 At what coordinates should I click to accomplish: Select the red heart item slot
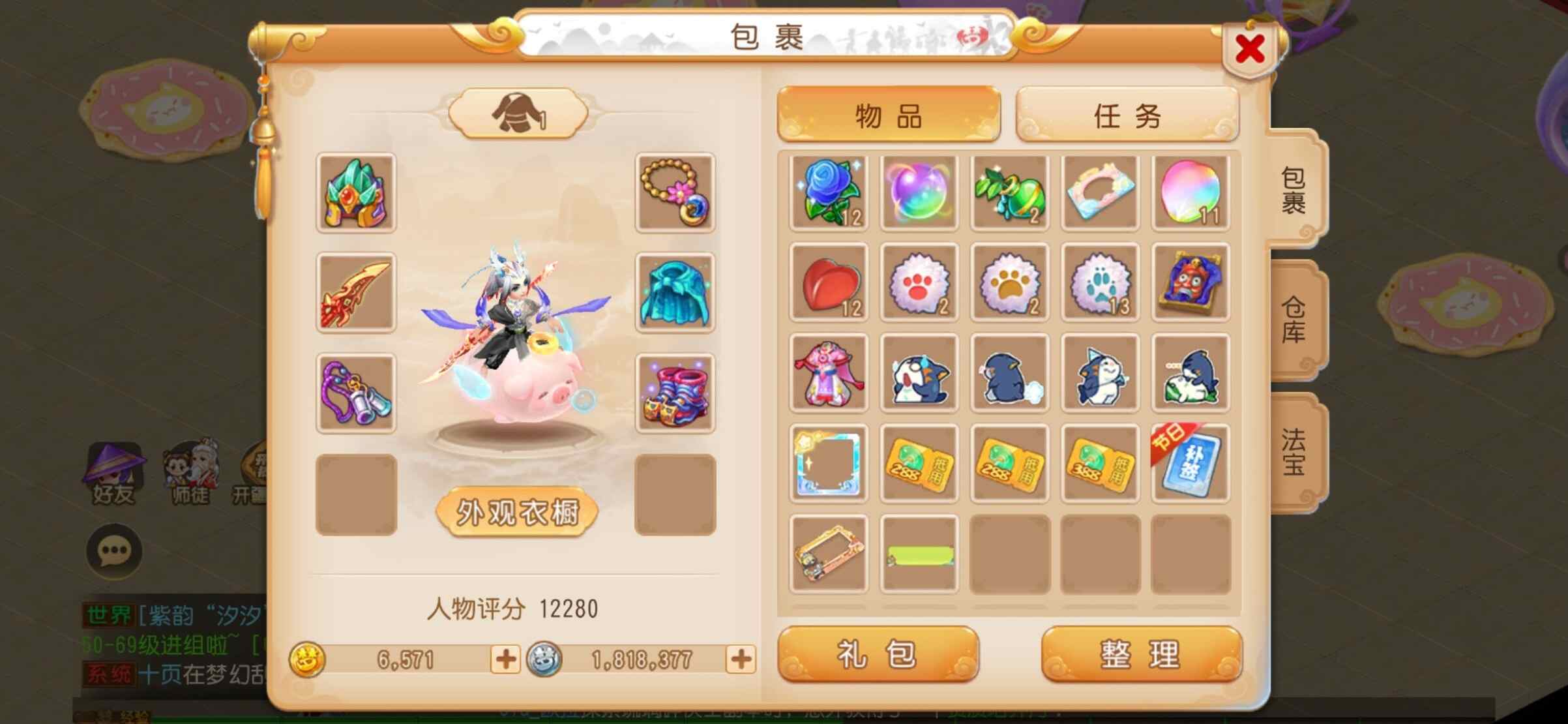pyautogui.click(x=828, y=283)
